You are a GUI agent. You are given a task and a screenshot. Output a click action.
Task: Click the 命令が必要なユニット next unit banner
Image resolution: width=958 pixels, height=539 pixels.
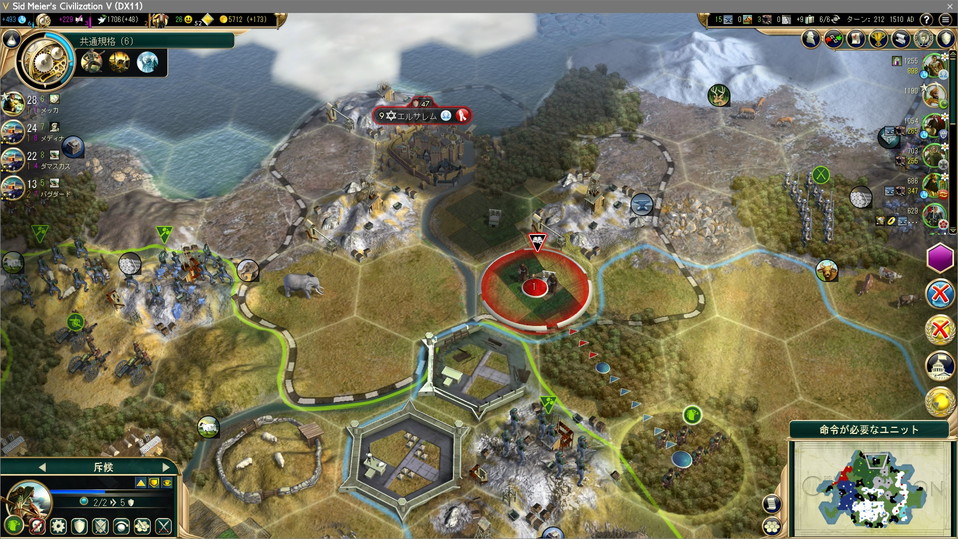(870, 429)
